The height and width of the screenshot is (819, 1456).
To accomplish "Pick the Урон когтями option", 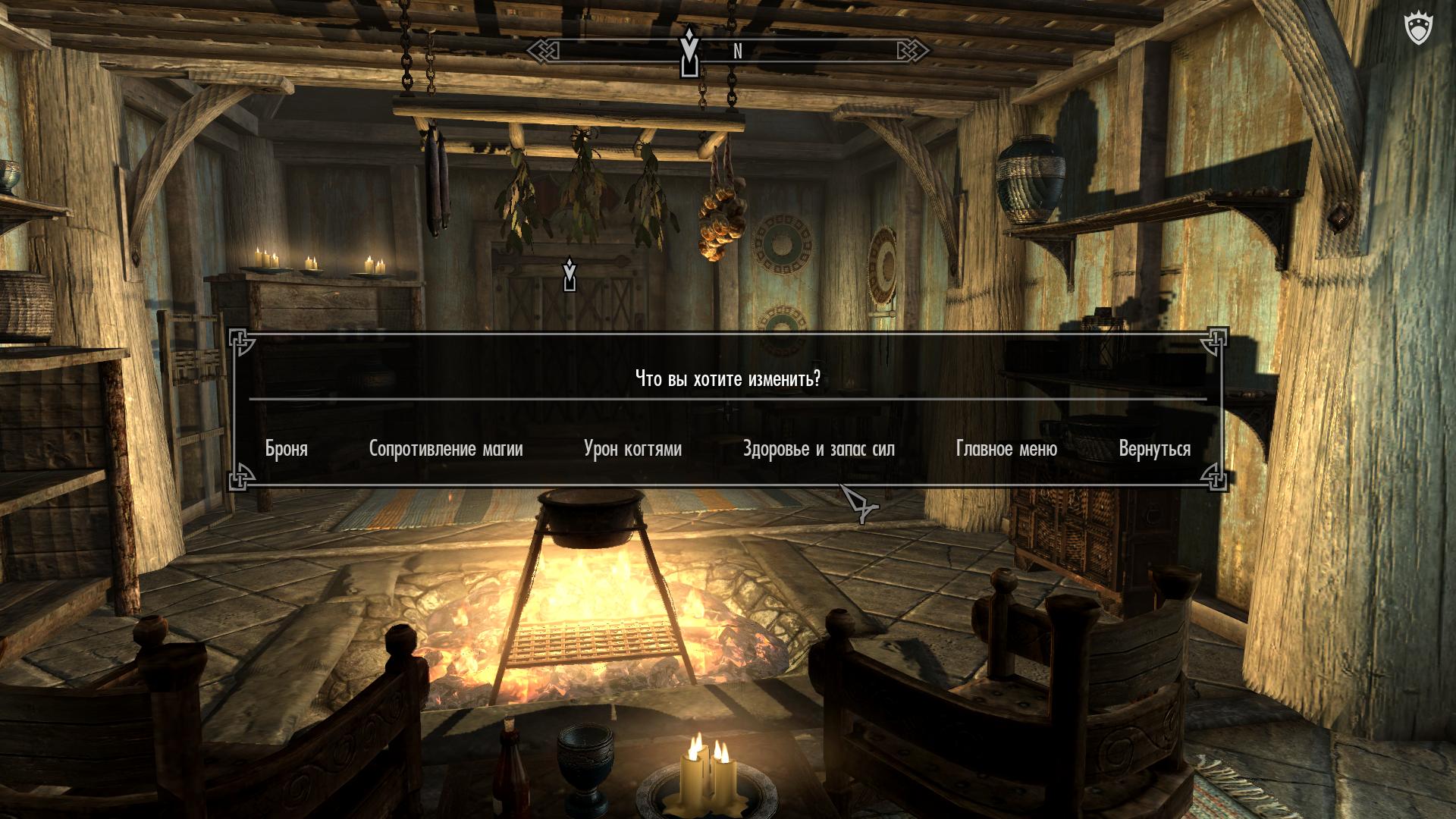I will (632, 449).
